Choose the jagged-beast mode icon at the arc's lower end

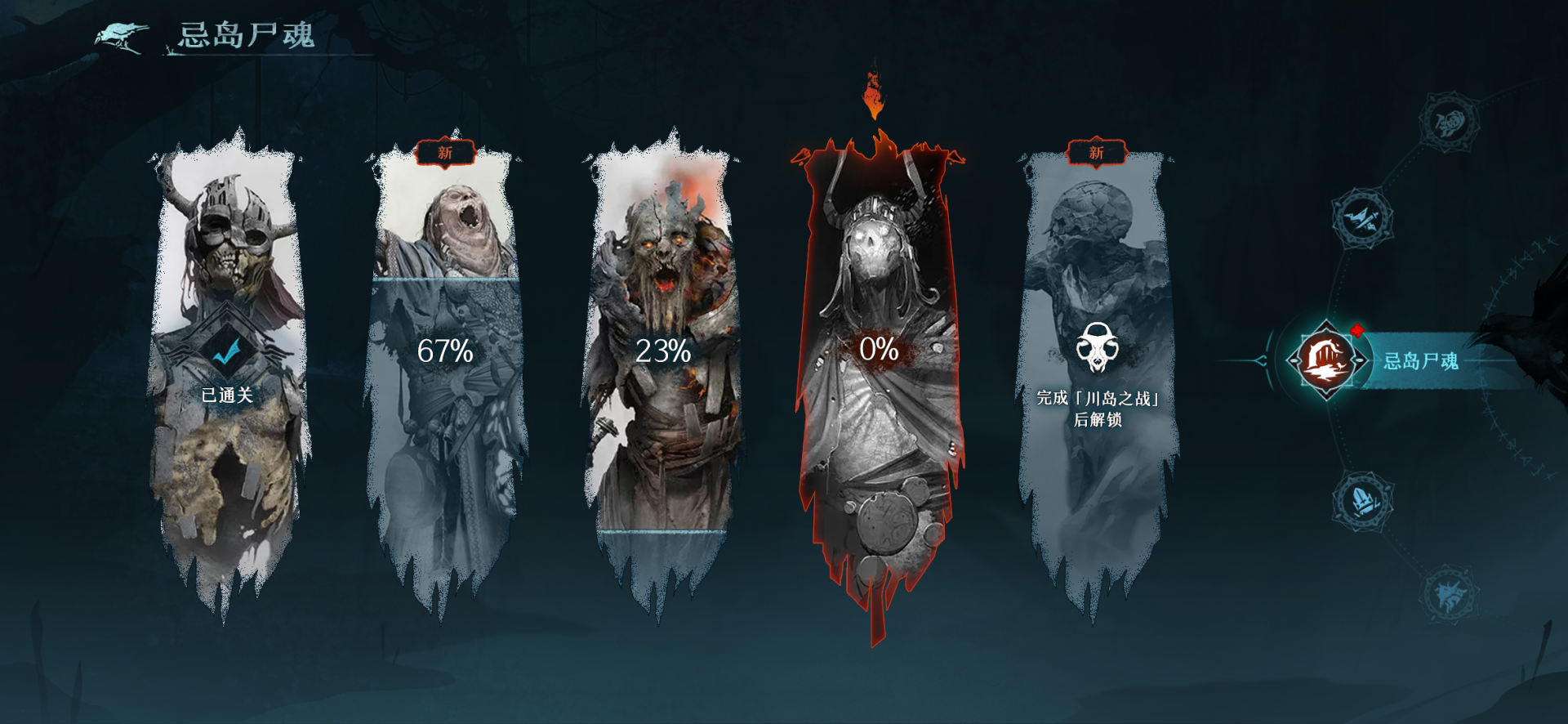[x=1450, y=594]
